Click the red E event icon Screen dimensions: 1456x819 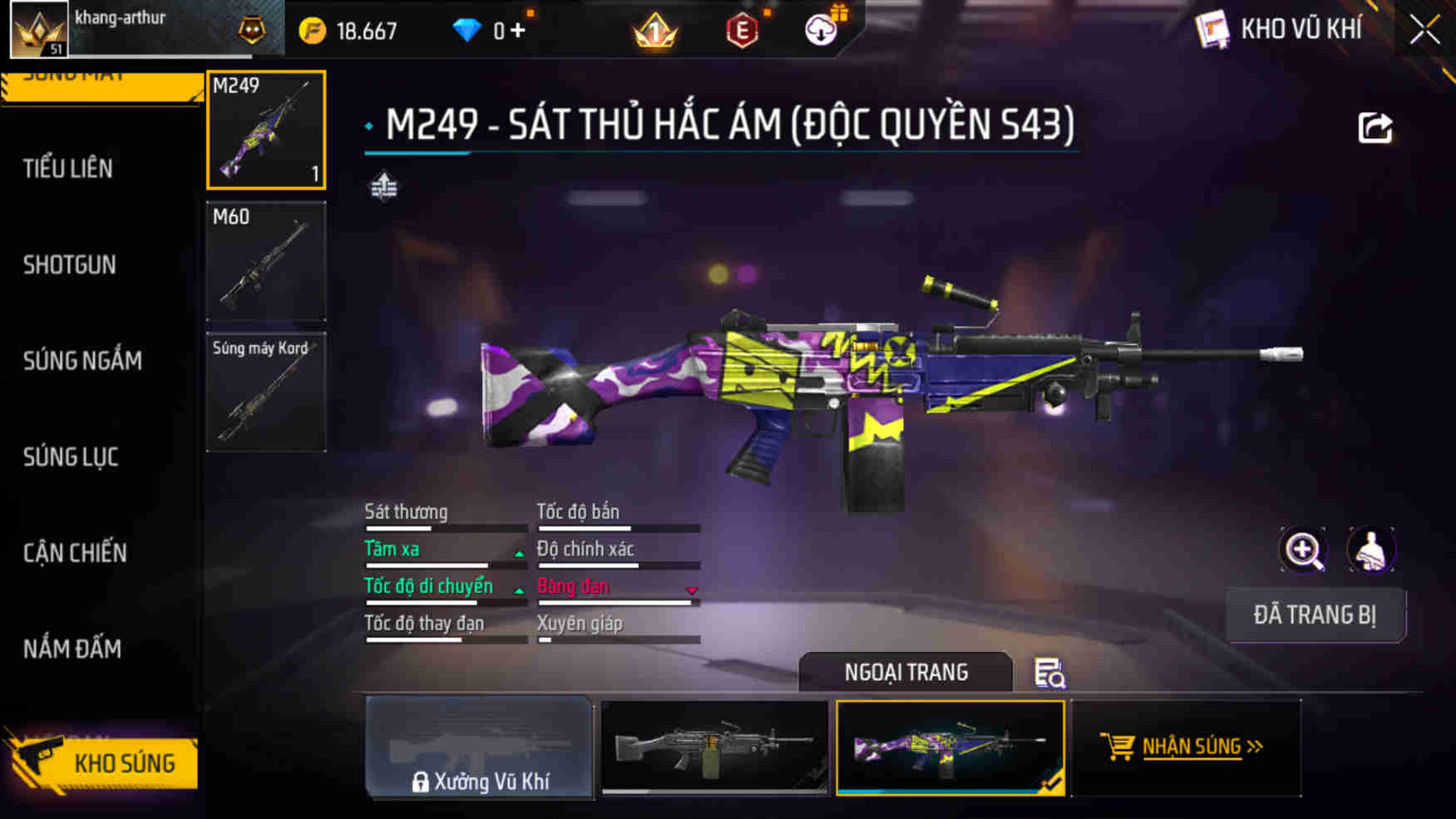(x=743, y=30)
